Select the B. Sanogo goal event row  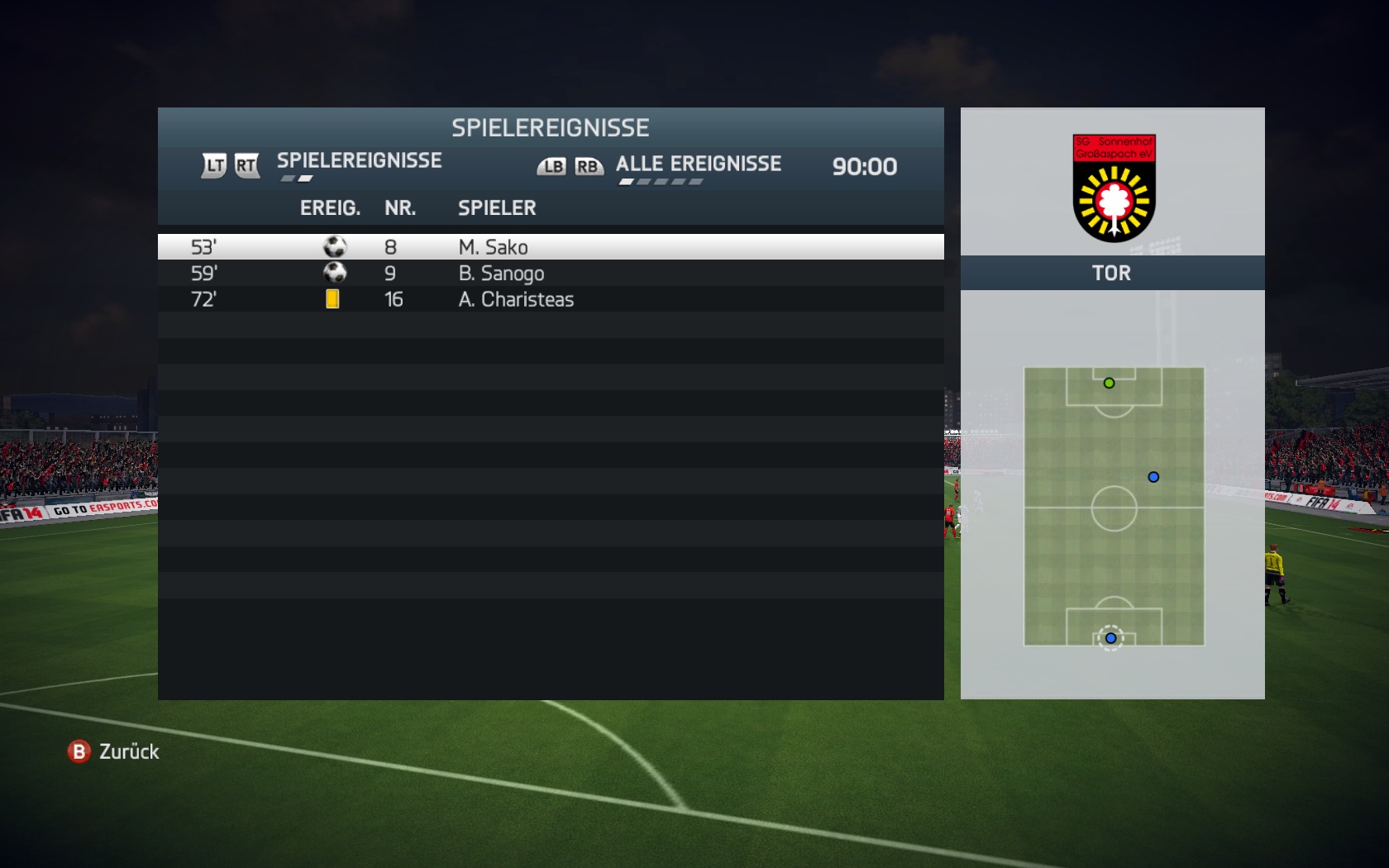click(550, 274)
